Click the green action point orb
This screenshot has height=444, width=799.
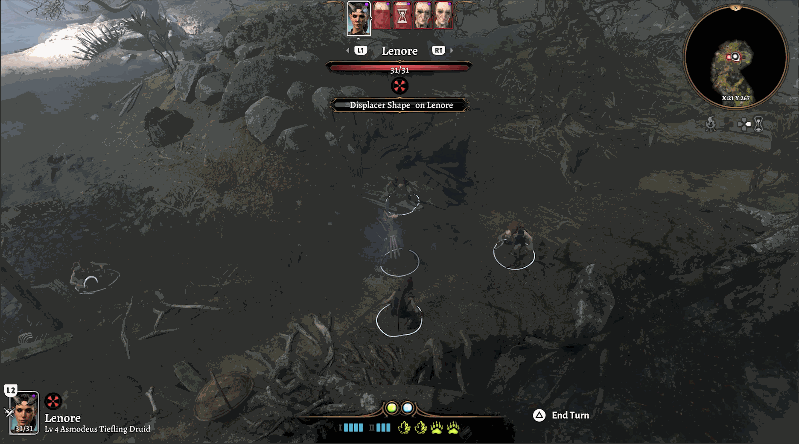click(x=392, y=408)
